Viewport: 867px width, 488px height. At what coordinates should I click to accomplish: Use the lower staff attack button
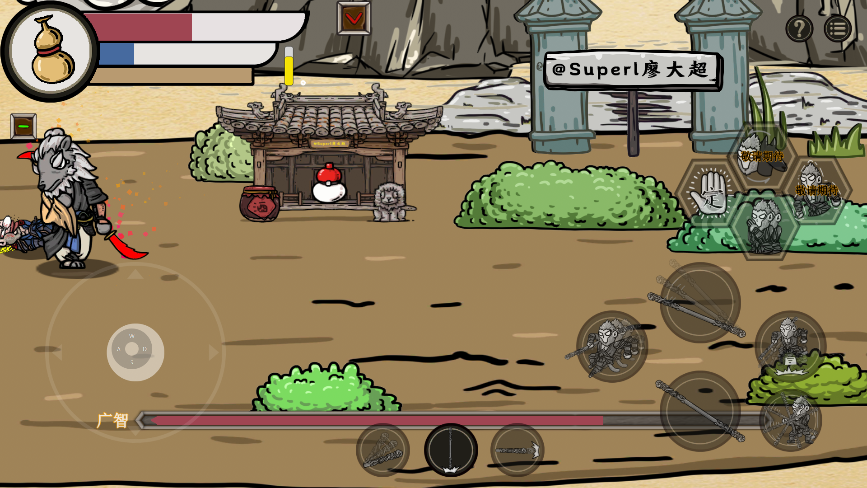point(700,410)
